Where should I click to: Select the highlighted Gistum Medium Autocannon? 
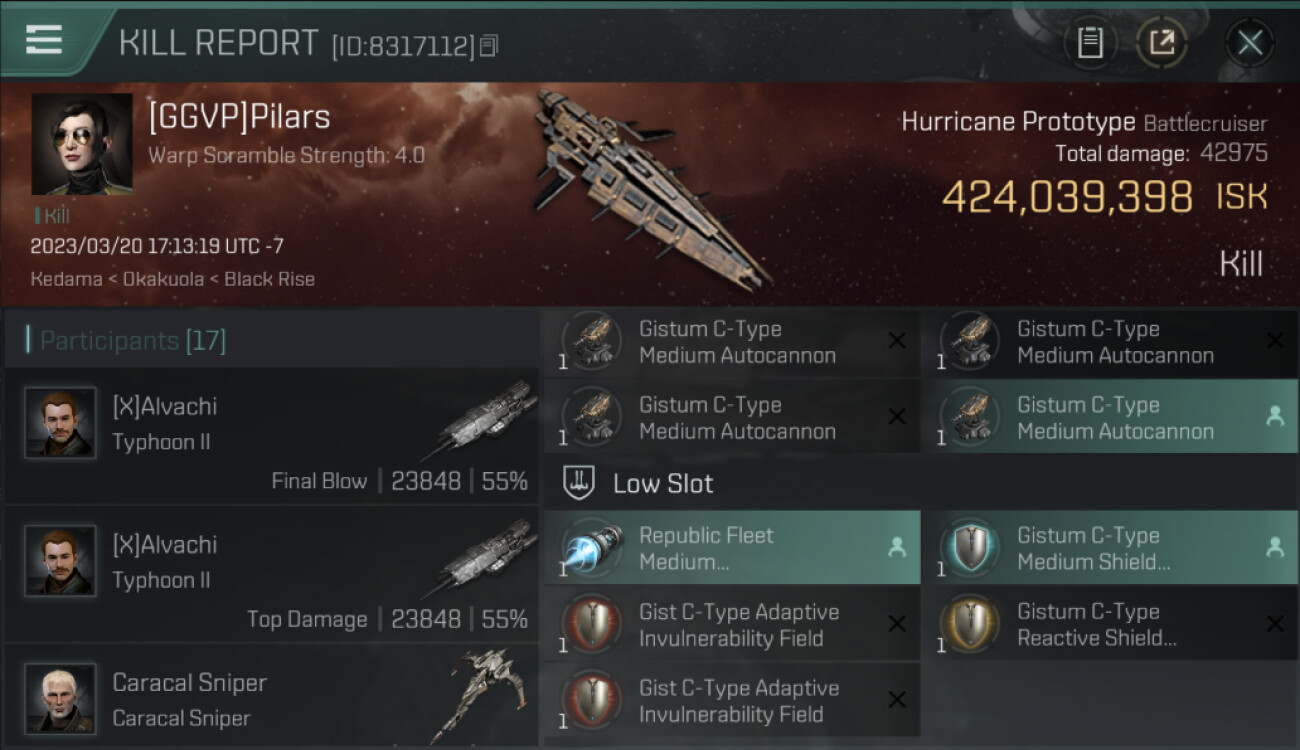[x=1109, y=418]
